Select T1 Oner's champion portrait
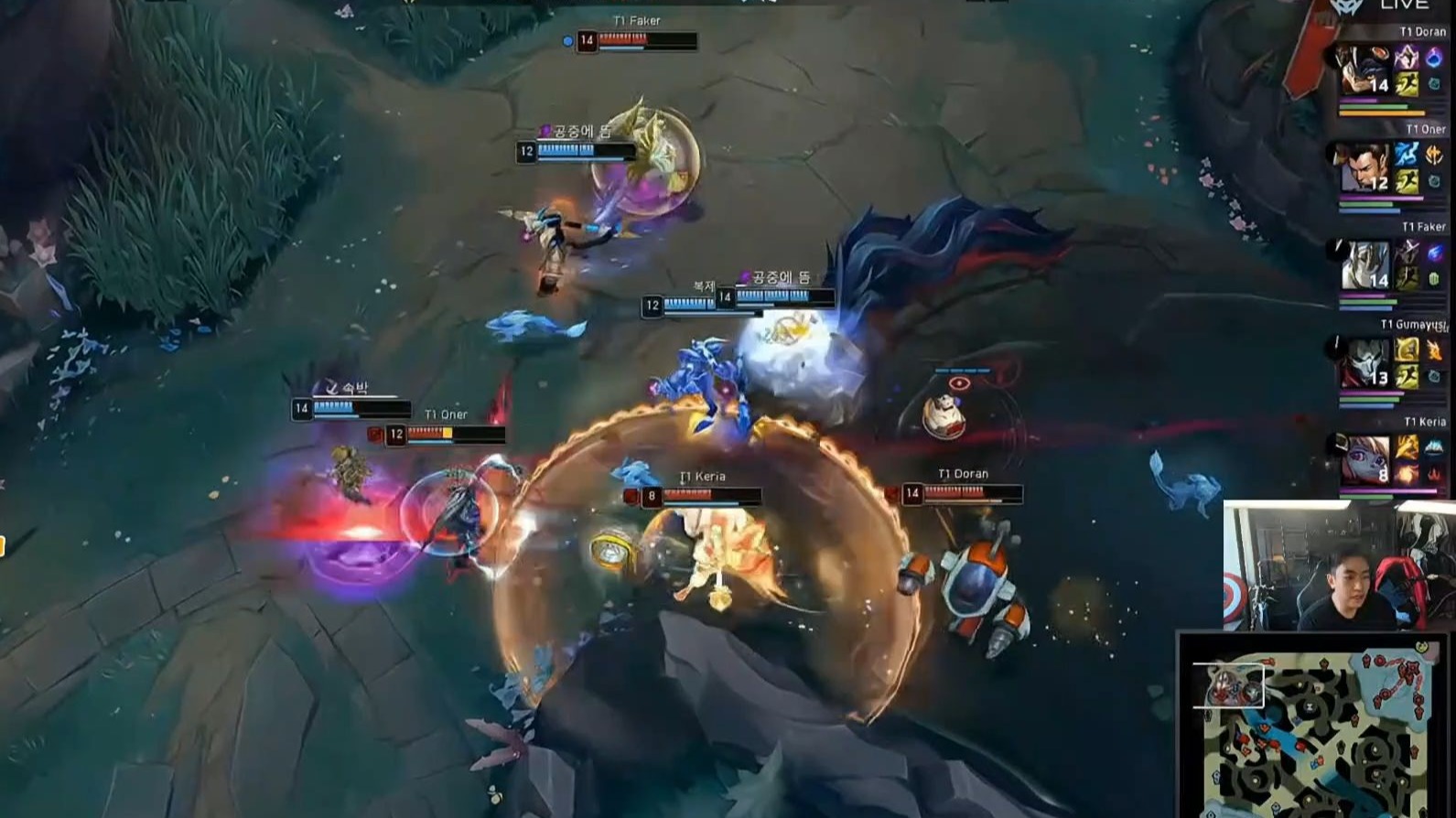Image resolution: width=1456 pixels, height=818 pixels. pyautogui.click(x=1364, y=167)
